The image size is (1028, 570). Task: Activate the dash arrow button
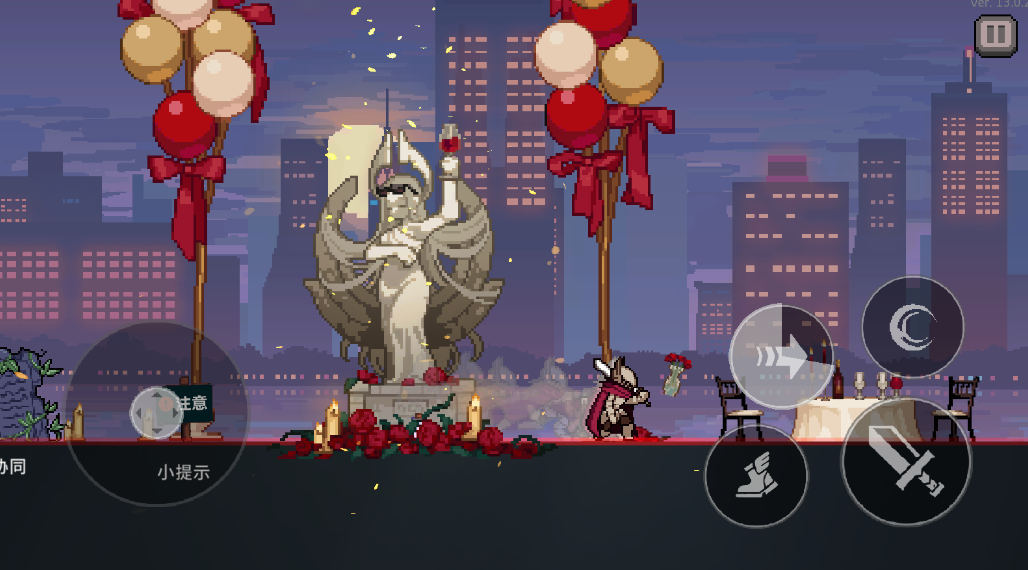[x=781, y=355]
